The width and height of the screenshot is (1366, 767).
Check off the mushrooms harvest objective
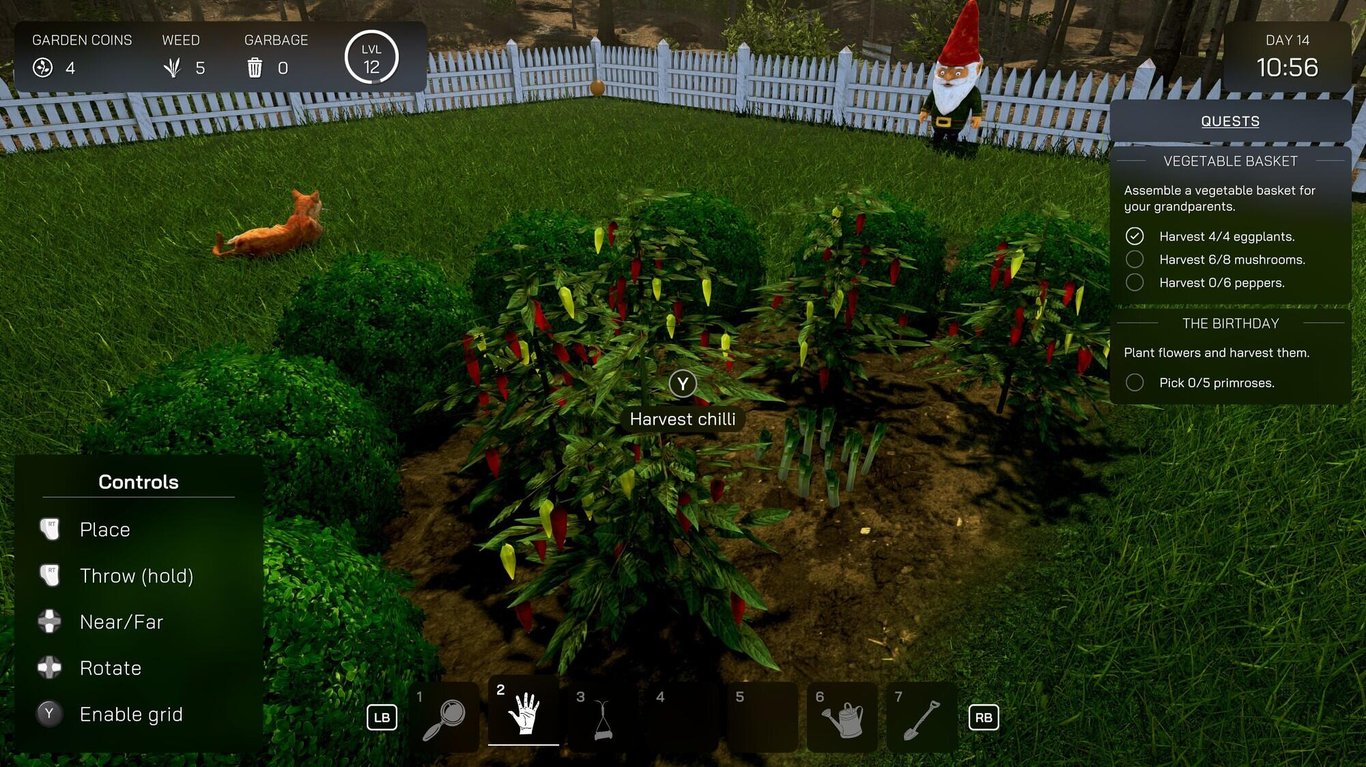click(1134, 259)
